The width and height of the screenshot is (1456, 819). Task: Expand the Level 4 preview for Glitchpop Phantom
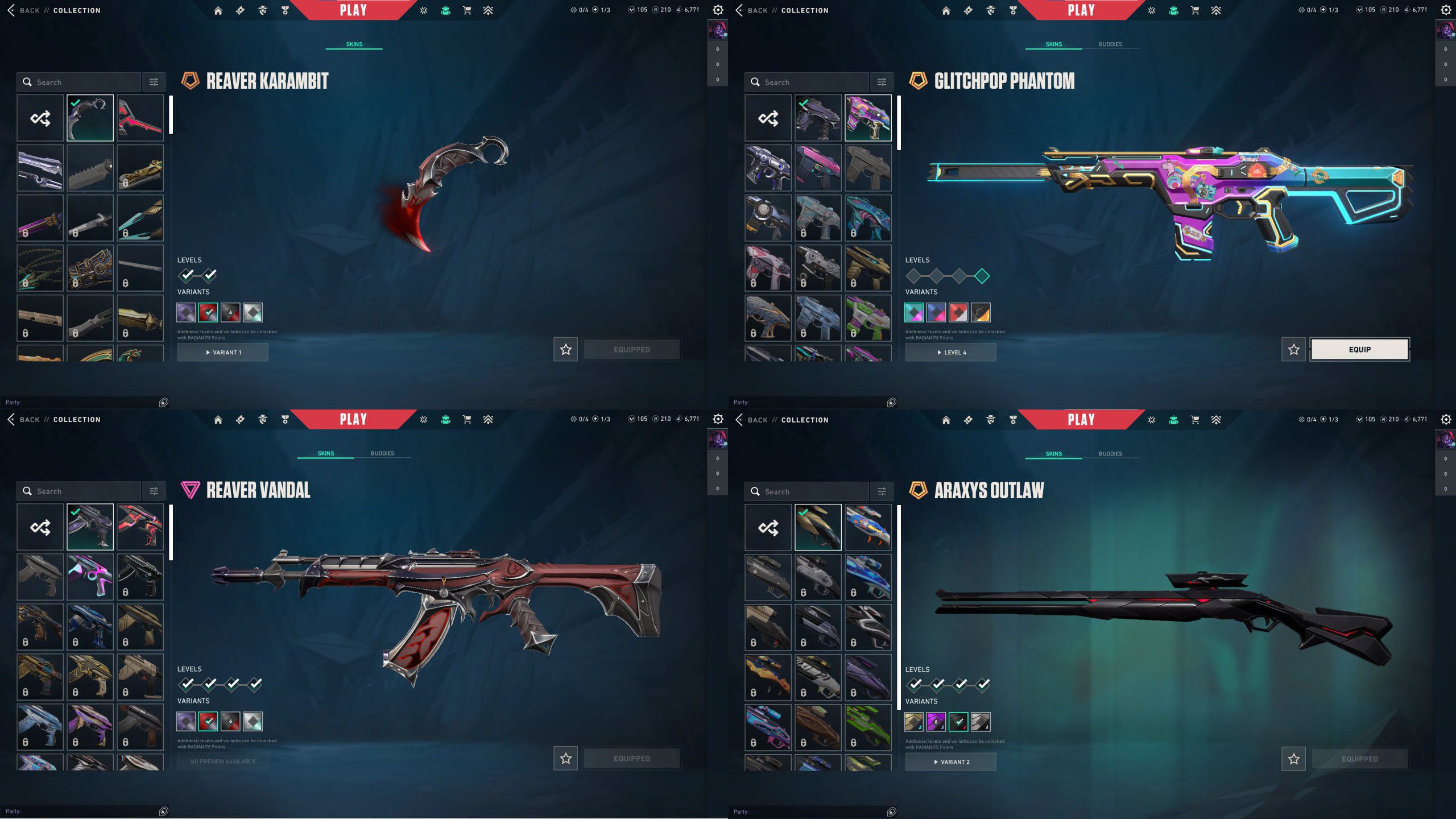950,352
